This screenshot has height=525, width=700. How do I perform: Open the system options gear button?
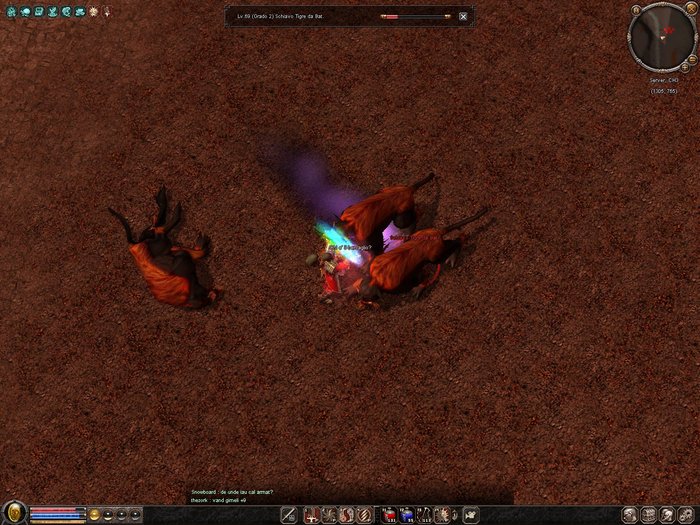click(x=687, y=514)
